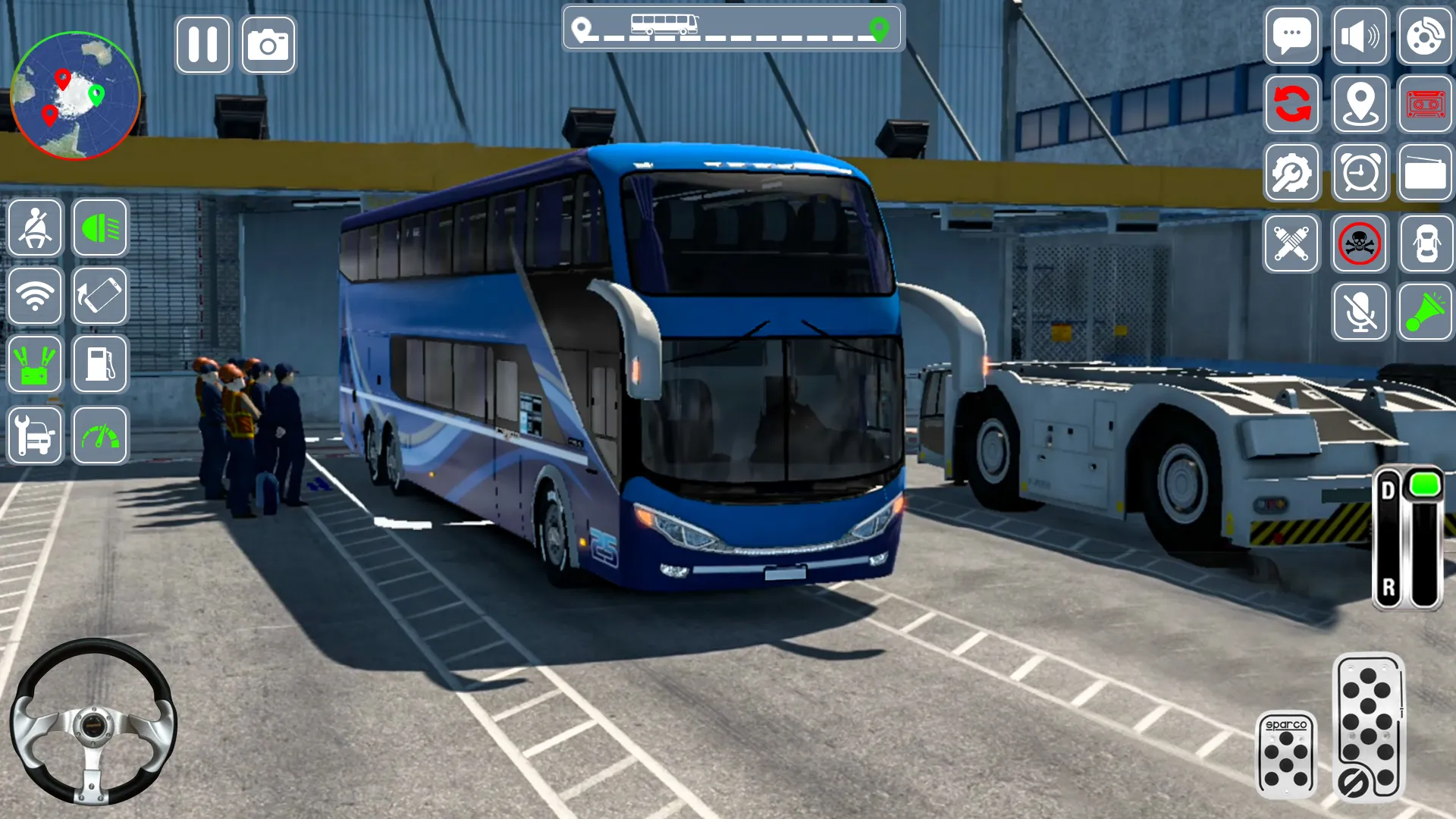Take a screenshot with the camera icon
This screenshot has height=819, width=1456.
tap(267, 44)
